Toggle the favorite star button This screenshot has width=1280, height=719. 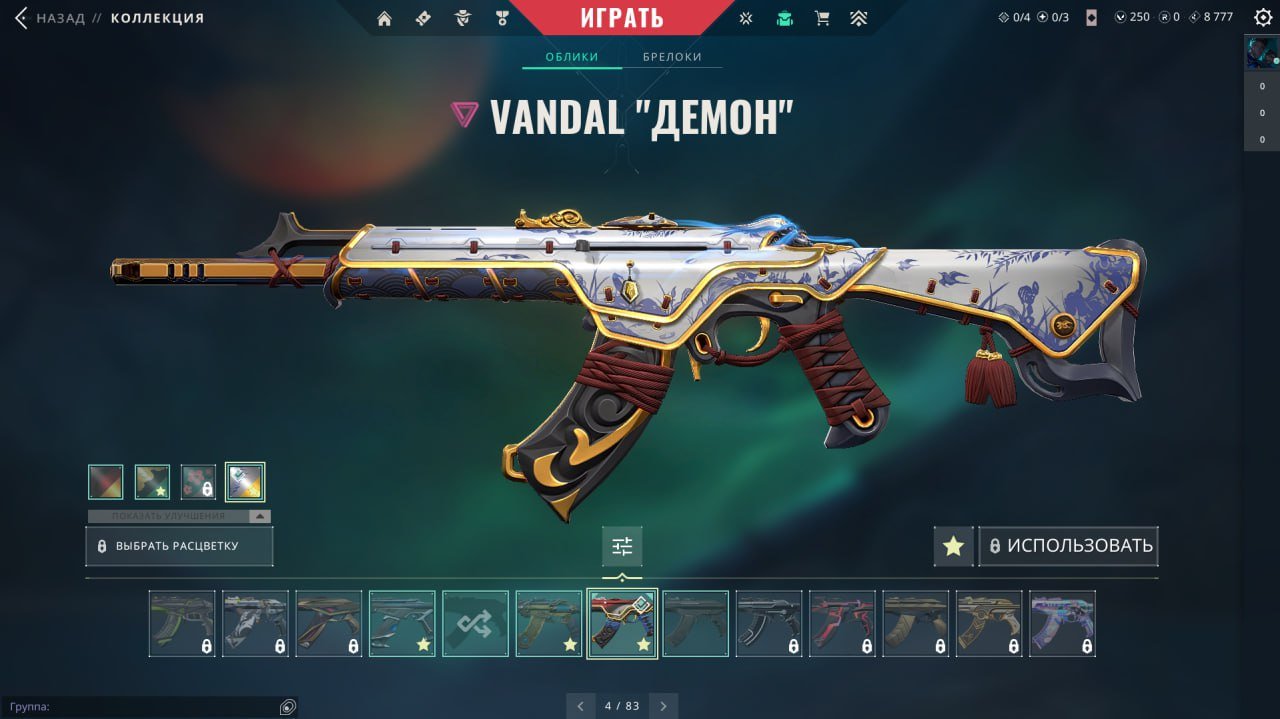(x=953, y=546)
